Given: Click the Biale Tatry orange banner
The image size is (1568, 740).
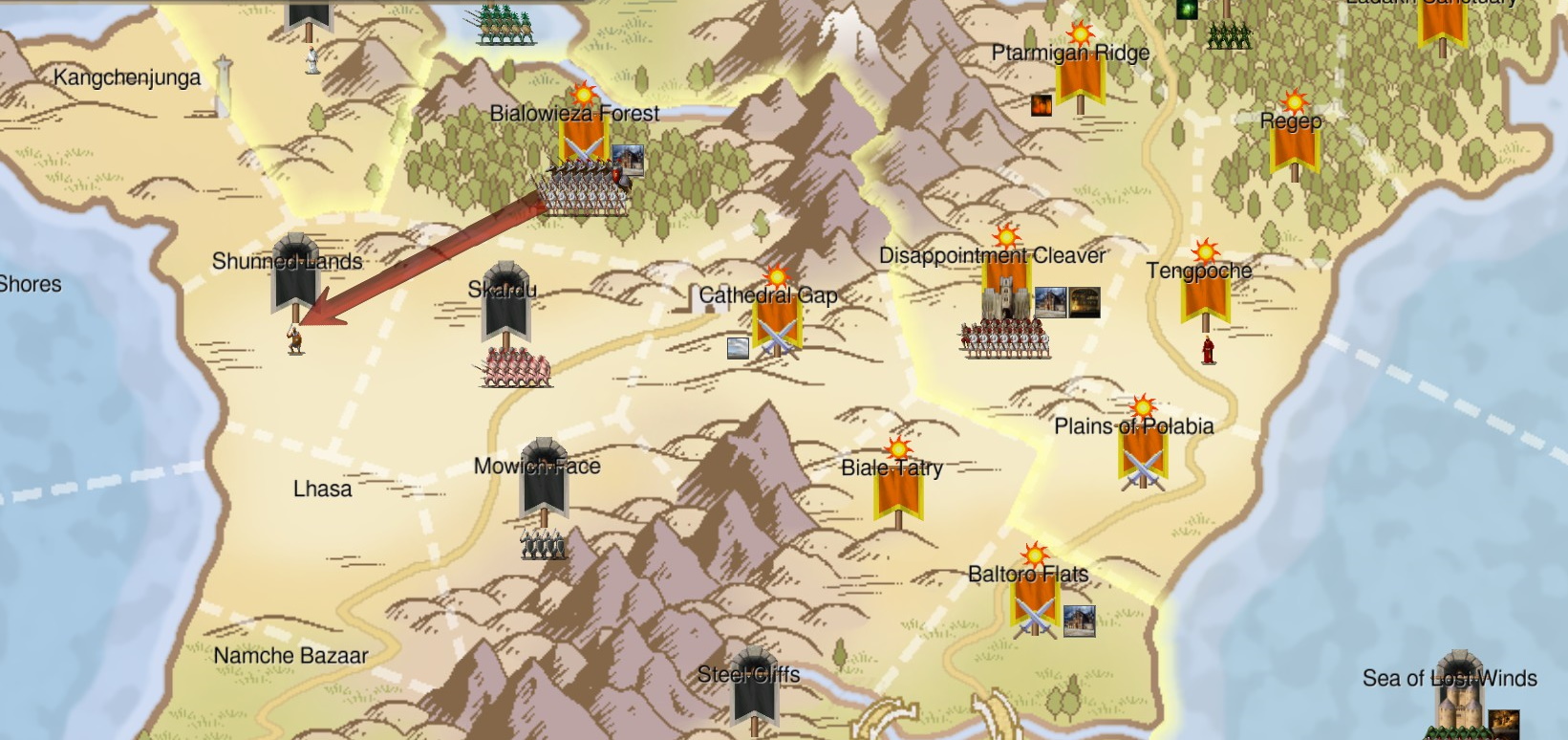Looking at the screenshot, I should pos(897,488).
